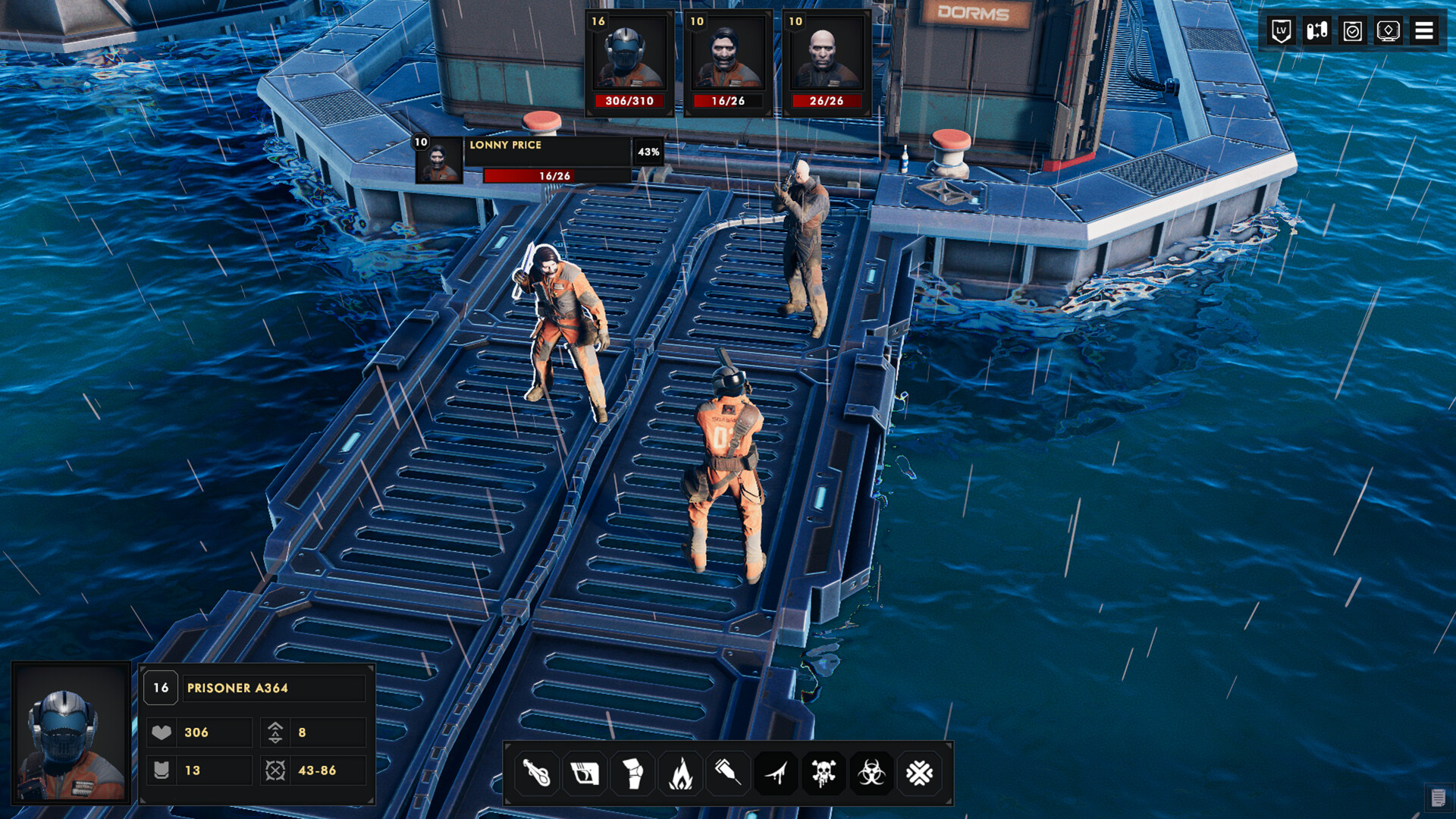Image resolution: width=1456 pixels, height=819 pixels.
Task: Select the pistol attack ability
Action: (x=584, y=773)
